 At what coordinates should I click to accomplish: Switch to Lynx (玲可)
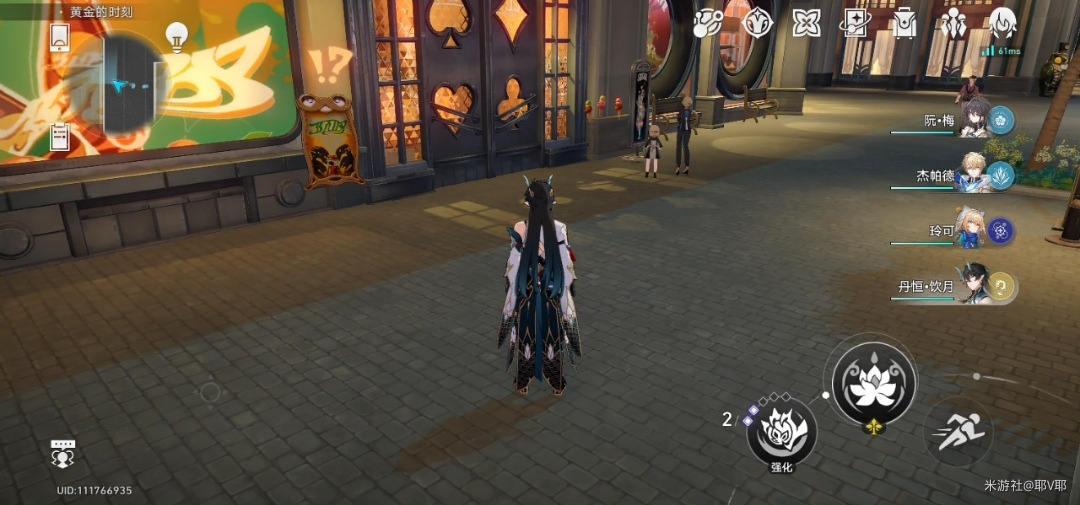coord(975,231)
